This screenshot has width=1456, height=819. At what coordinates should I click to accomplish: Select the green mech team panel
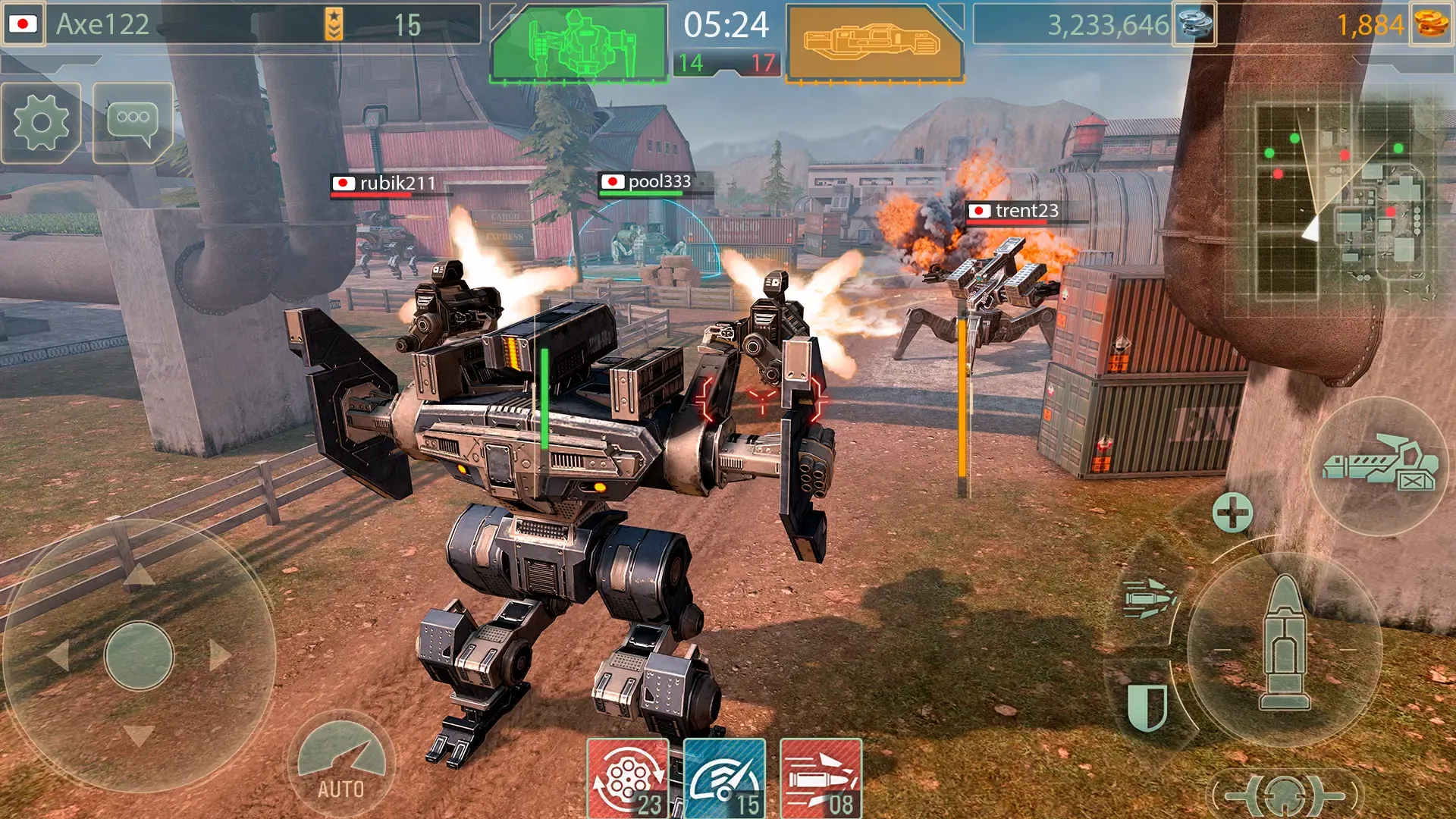pos(579,43)
